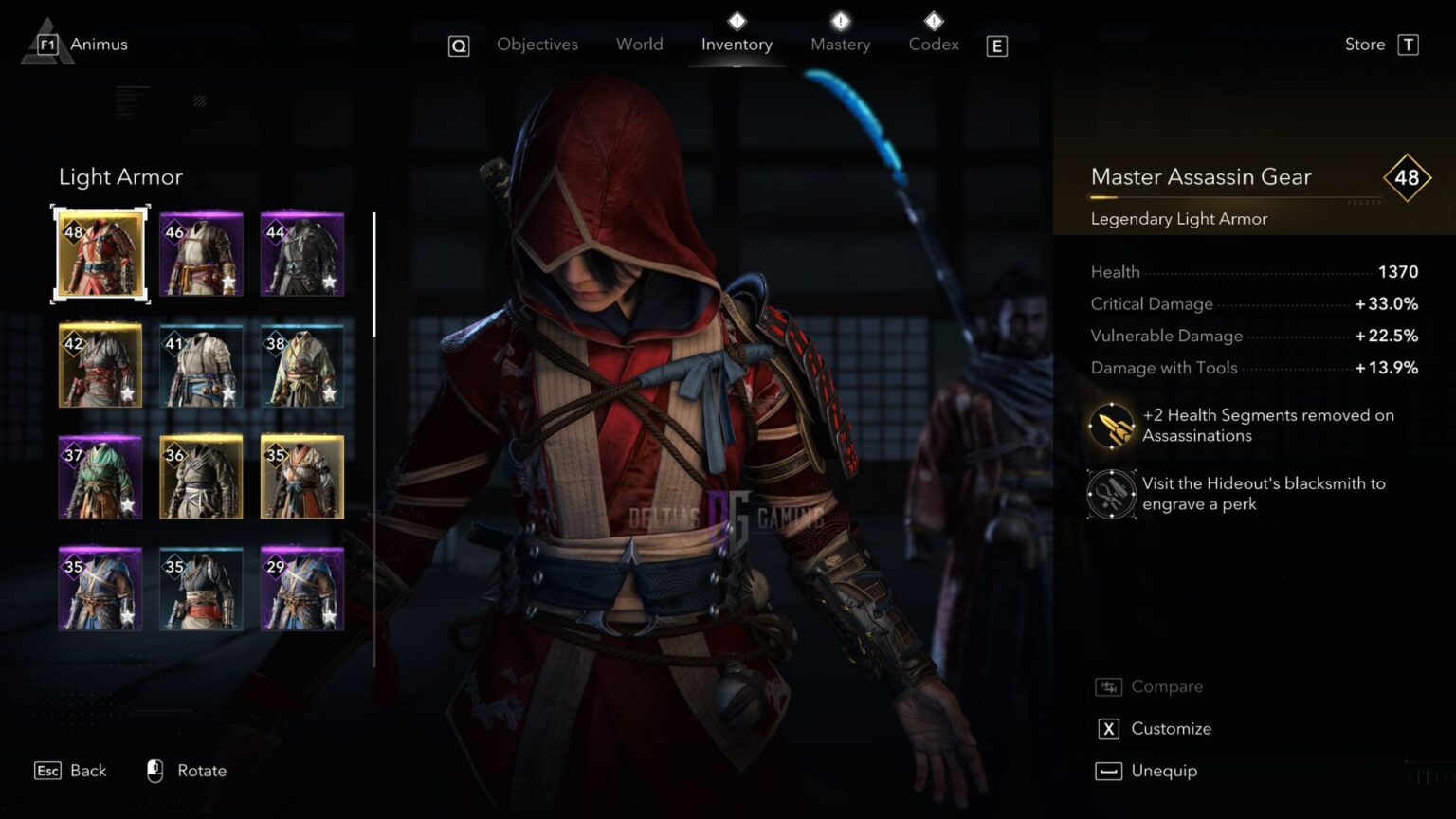Viewport: 1456px width, 819px height.
Task: Click the mouse Rotate icon at bottom
Action: coord(154,771)
